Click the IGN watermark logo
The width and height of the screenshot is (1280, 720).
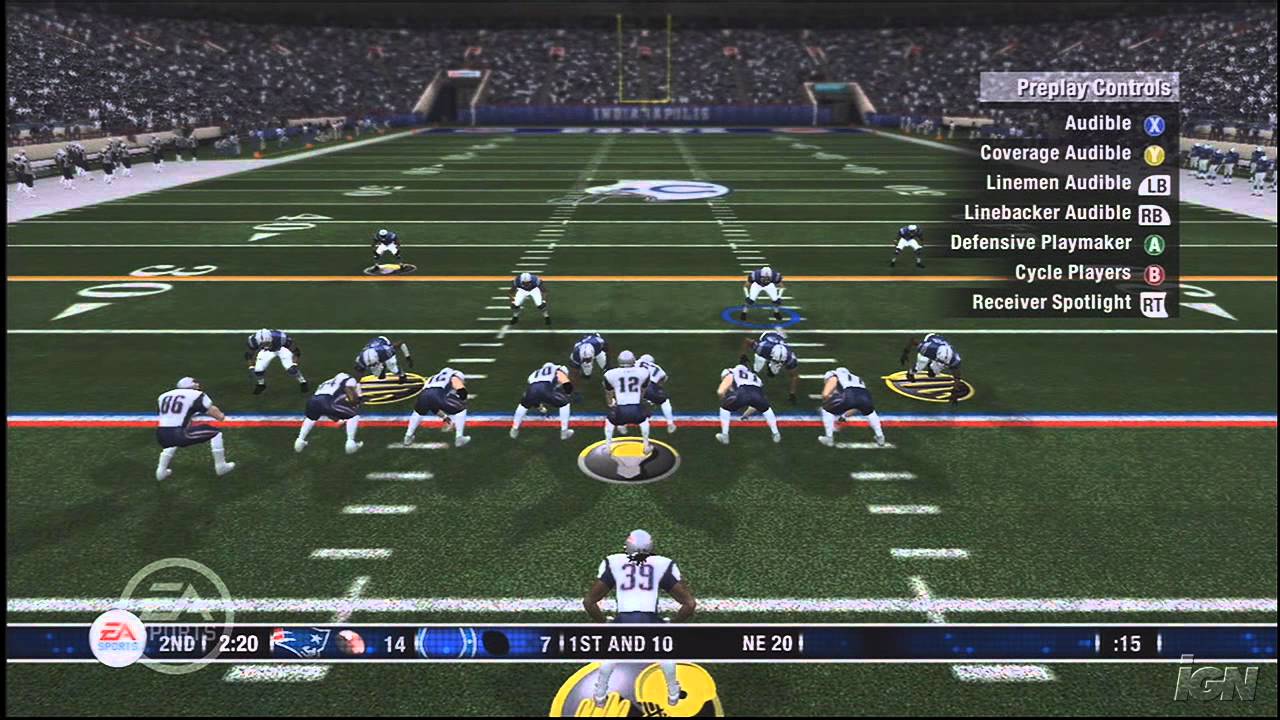point(1215,682)
